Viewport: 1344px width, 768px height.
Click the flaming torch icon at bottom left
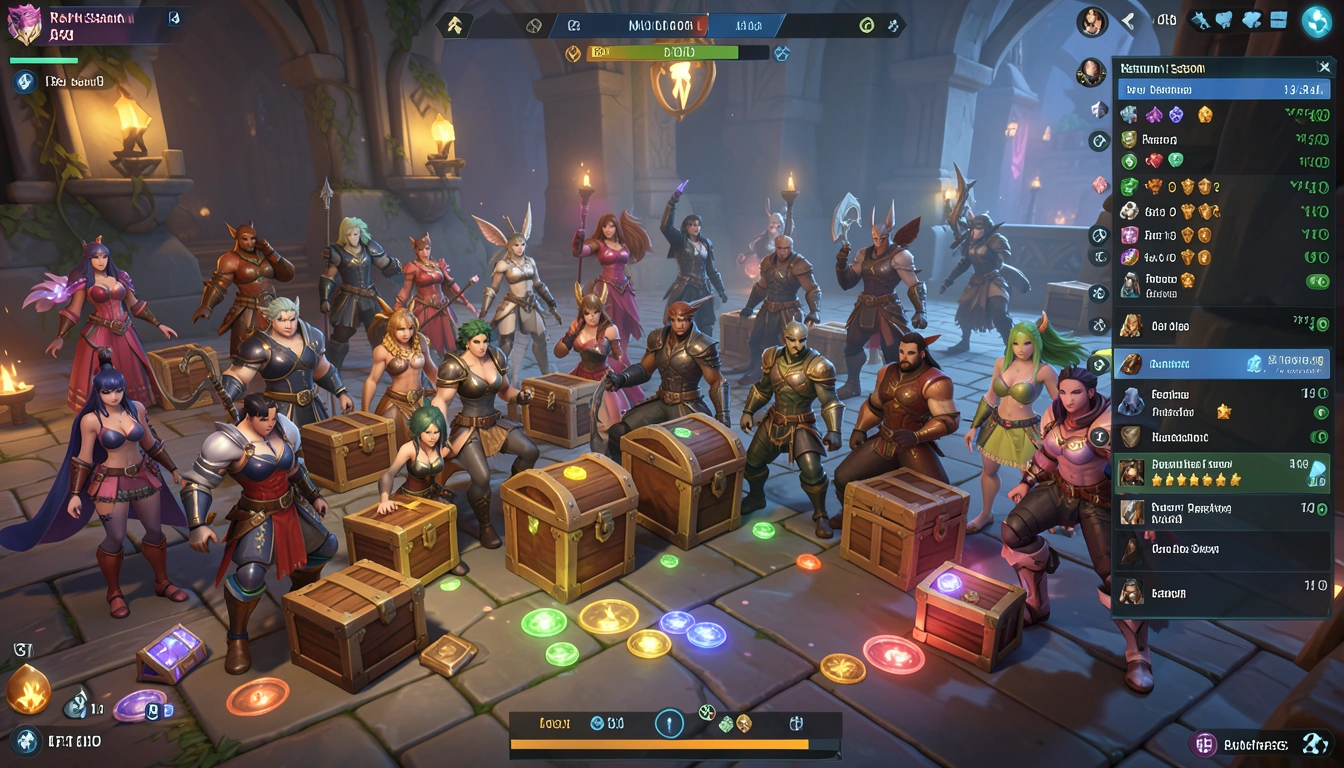point(29,689)
